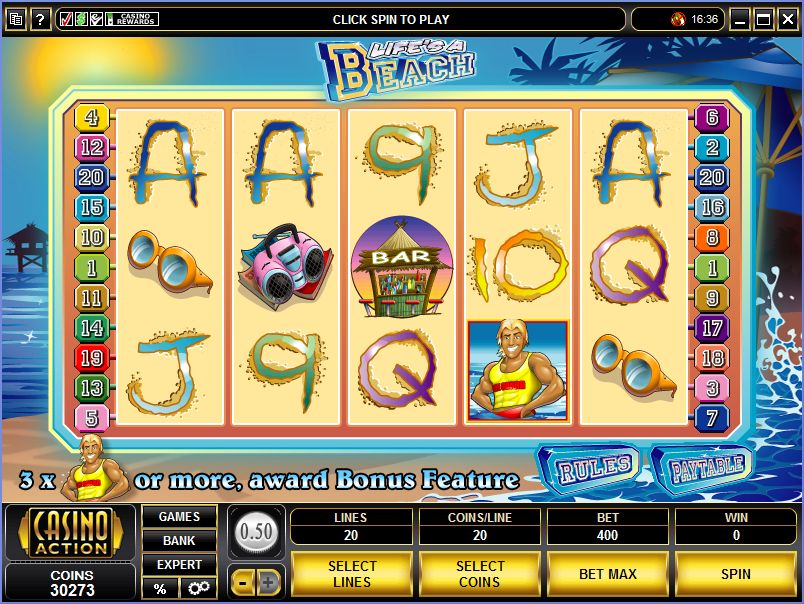The width and height of the screenshot is (804, 604).
Task: Click the percent statistics button
Action: pyautogui.click(x=160, y=588)
